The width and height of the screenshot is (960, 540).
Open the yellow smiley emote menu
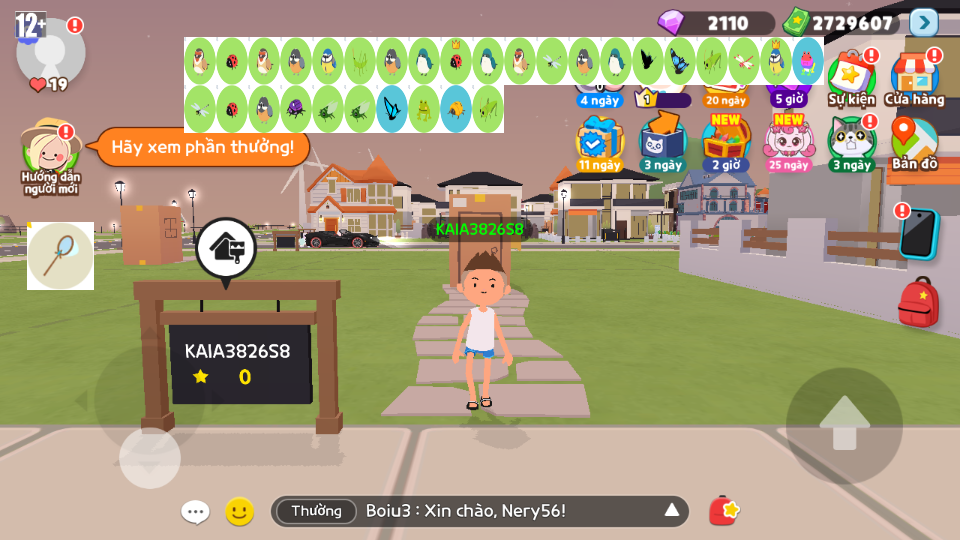[x=239, y=512]
